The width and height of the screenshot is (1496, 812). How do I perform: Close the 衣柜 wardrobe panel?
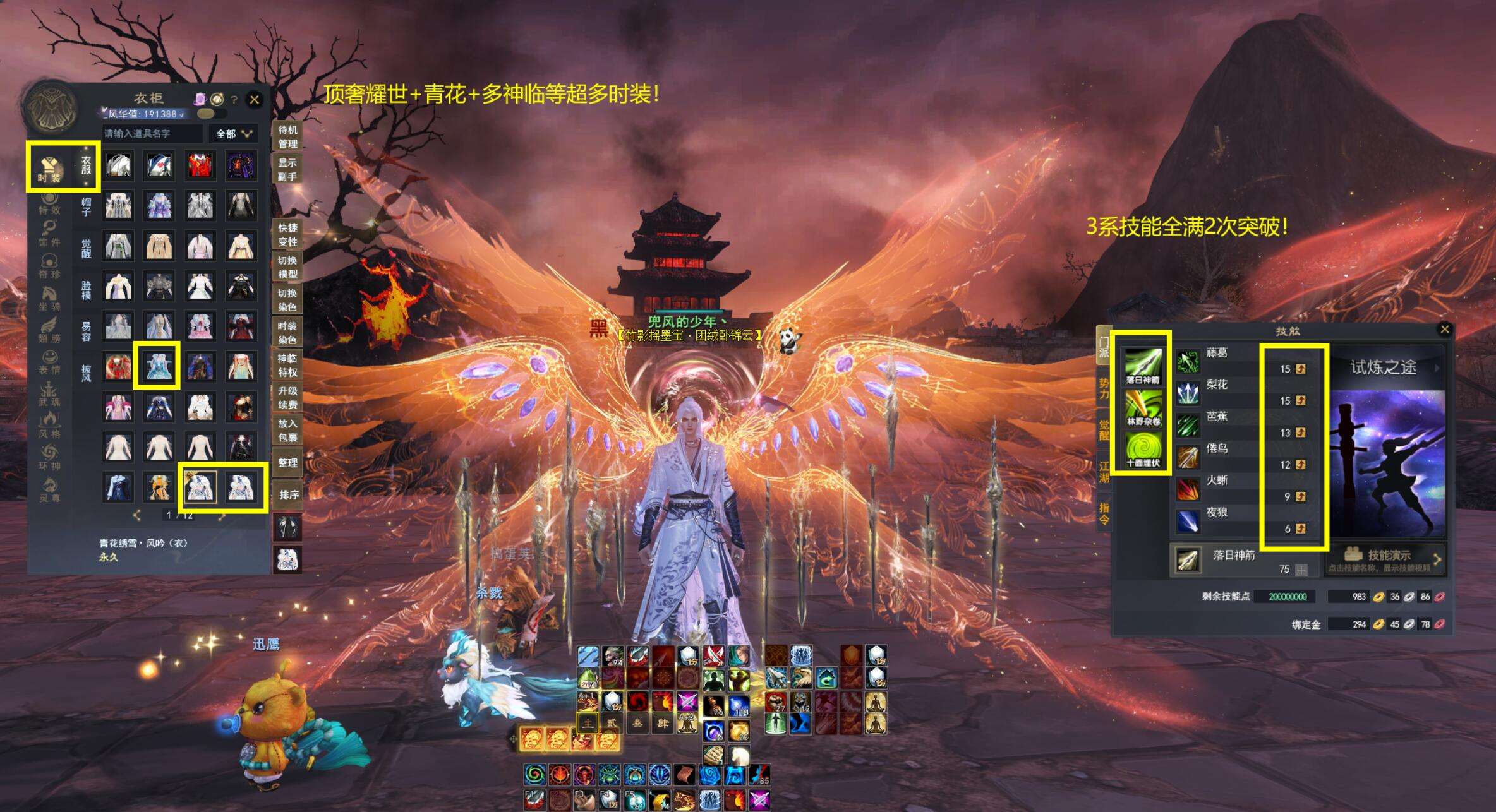(x=255, y=99)
